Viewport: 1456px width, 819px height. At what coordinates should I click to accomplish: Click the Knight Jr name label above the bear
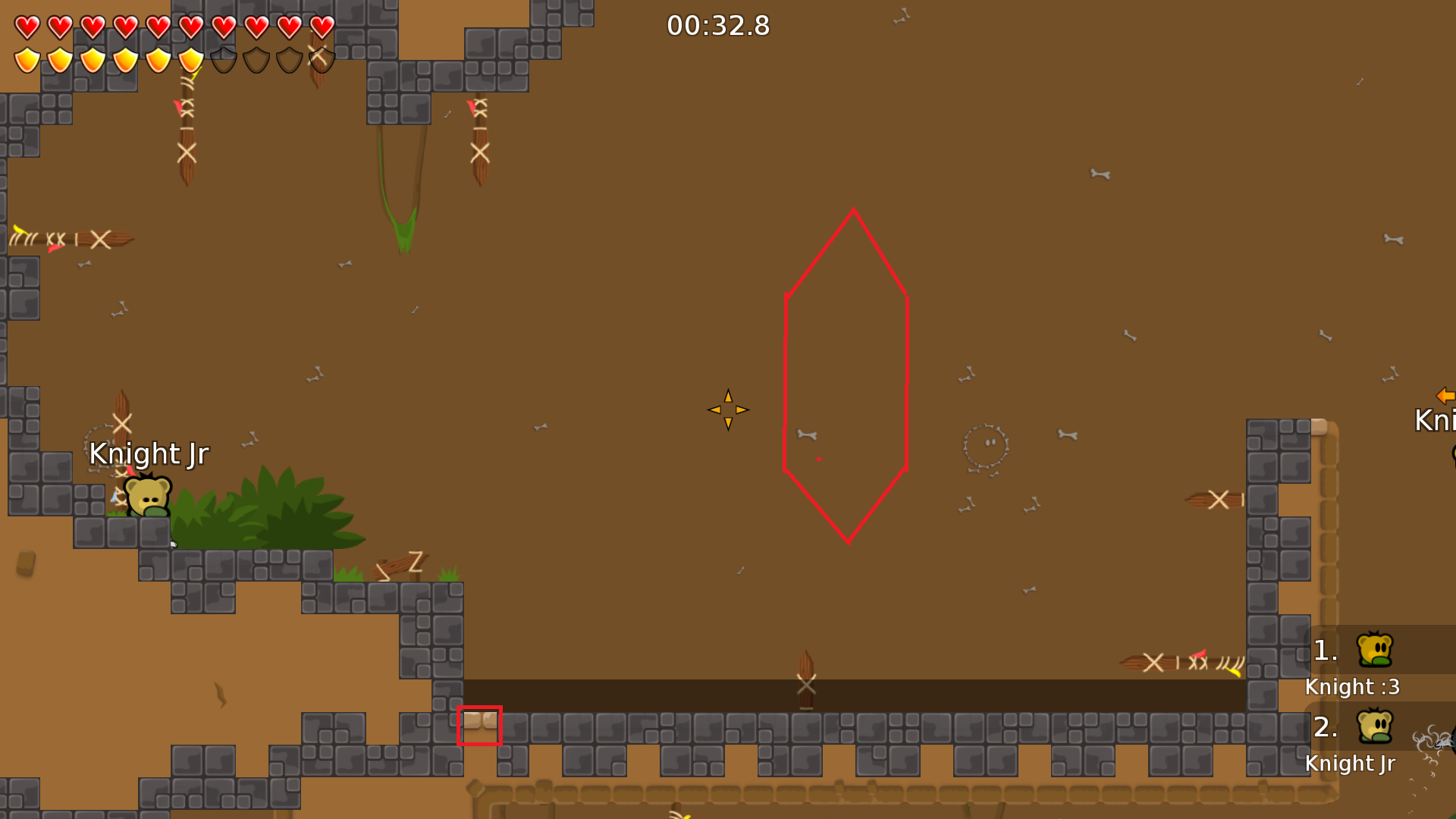[x=149, y=453]
